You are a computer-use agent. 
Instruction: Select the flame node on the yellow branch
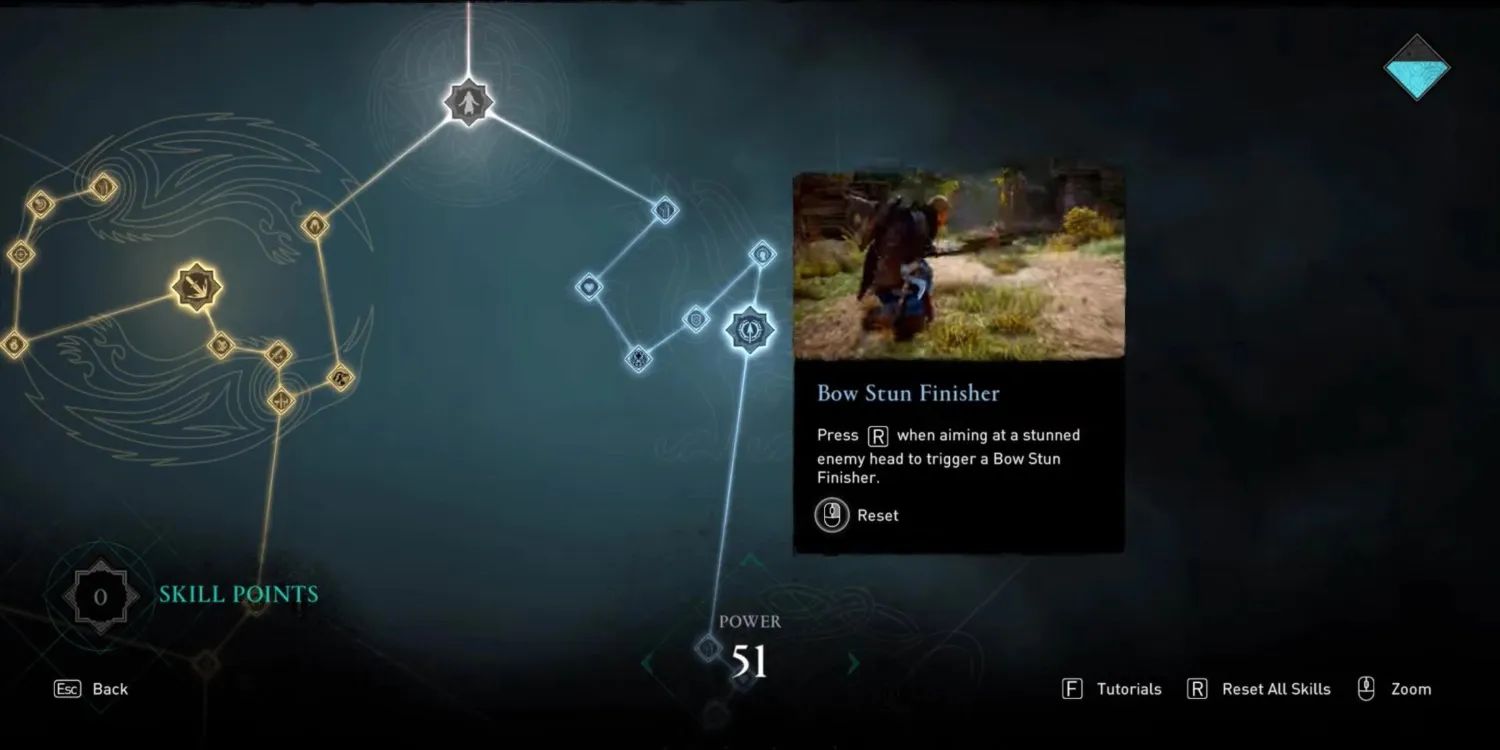314,226
